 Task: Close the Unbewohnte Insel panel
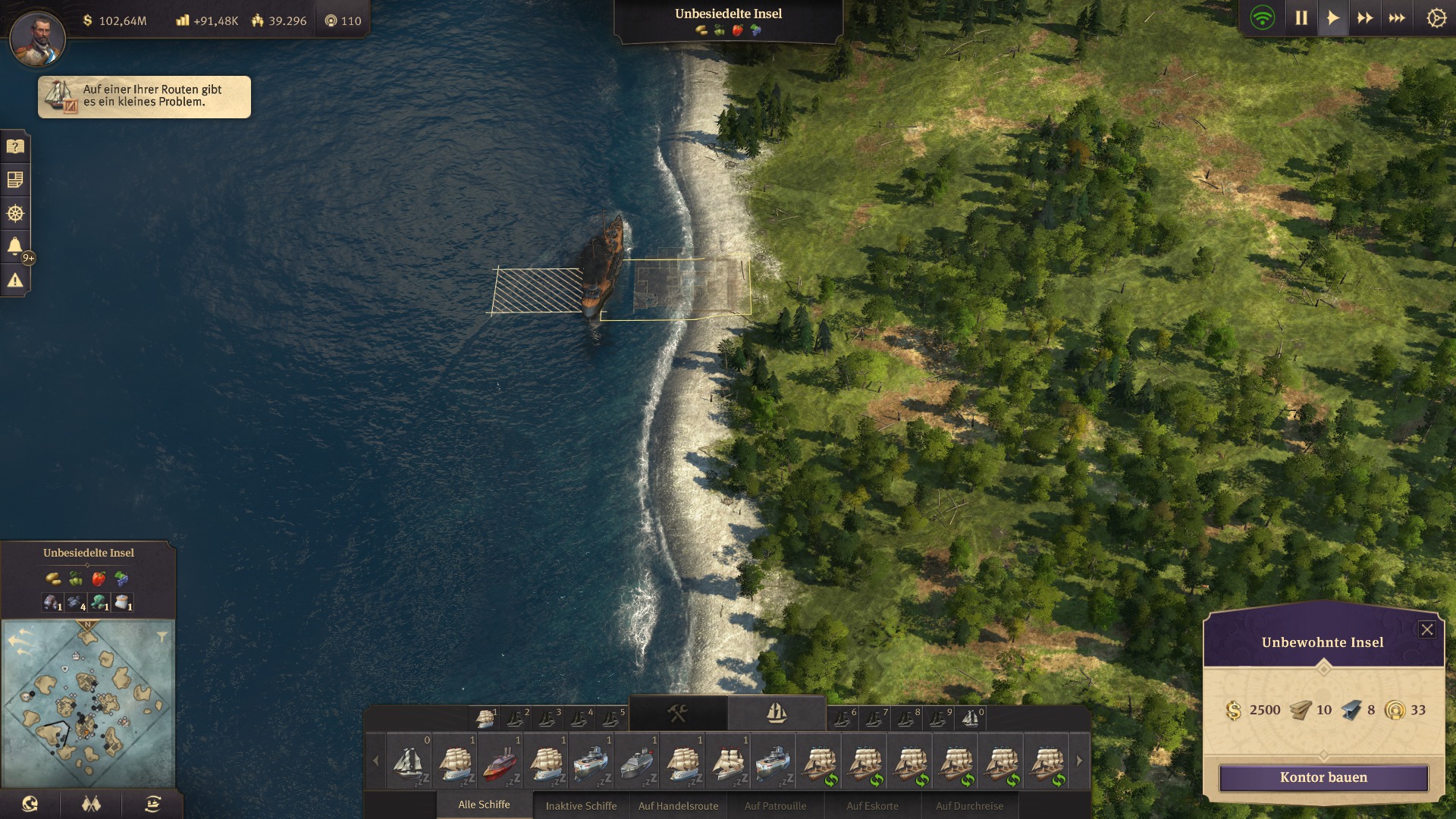point(1426,629)
